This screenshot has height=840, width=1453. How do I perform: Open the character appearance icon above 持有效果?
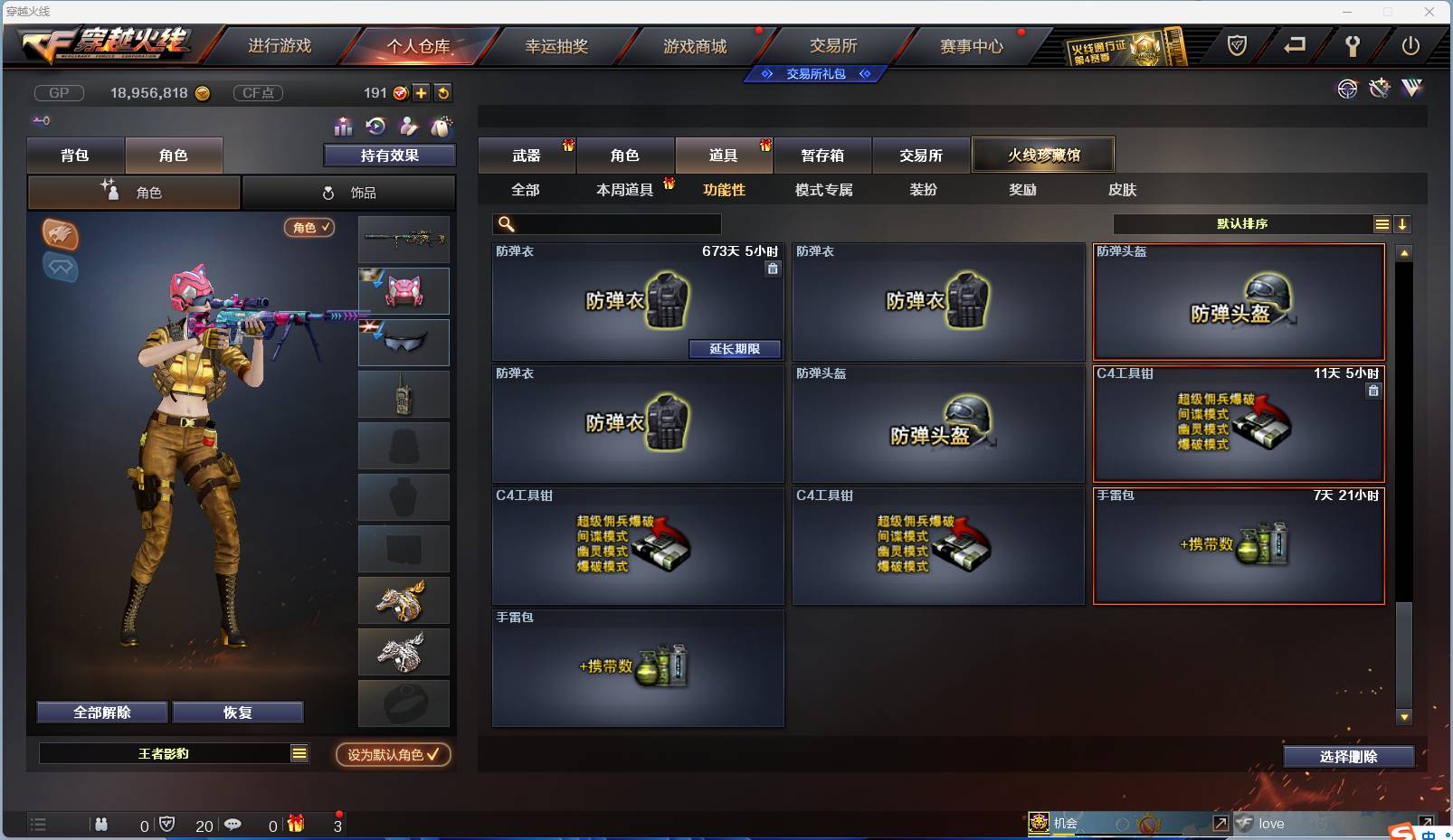(408, 127)
